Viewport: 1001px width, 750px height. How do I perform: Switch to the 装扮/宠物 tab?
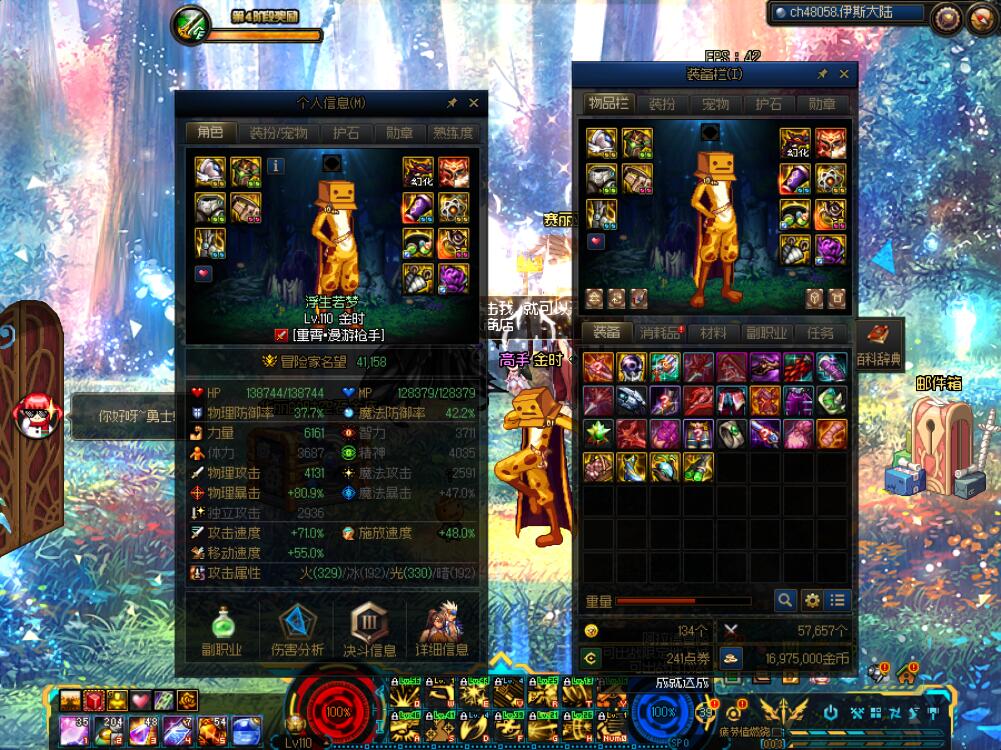click(278, 133)
